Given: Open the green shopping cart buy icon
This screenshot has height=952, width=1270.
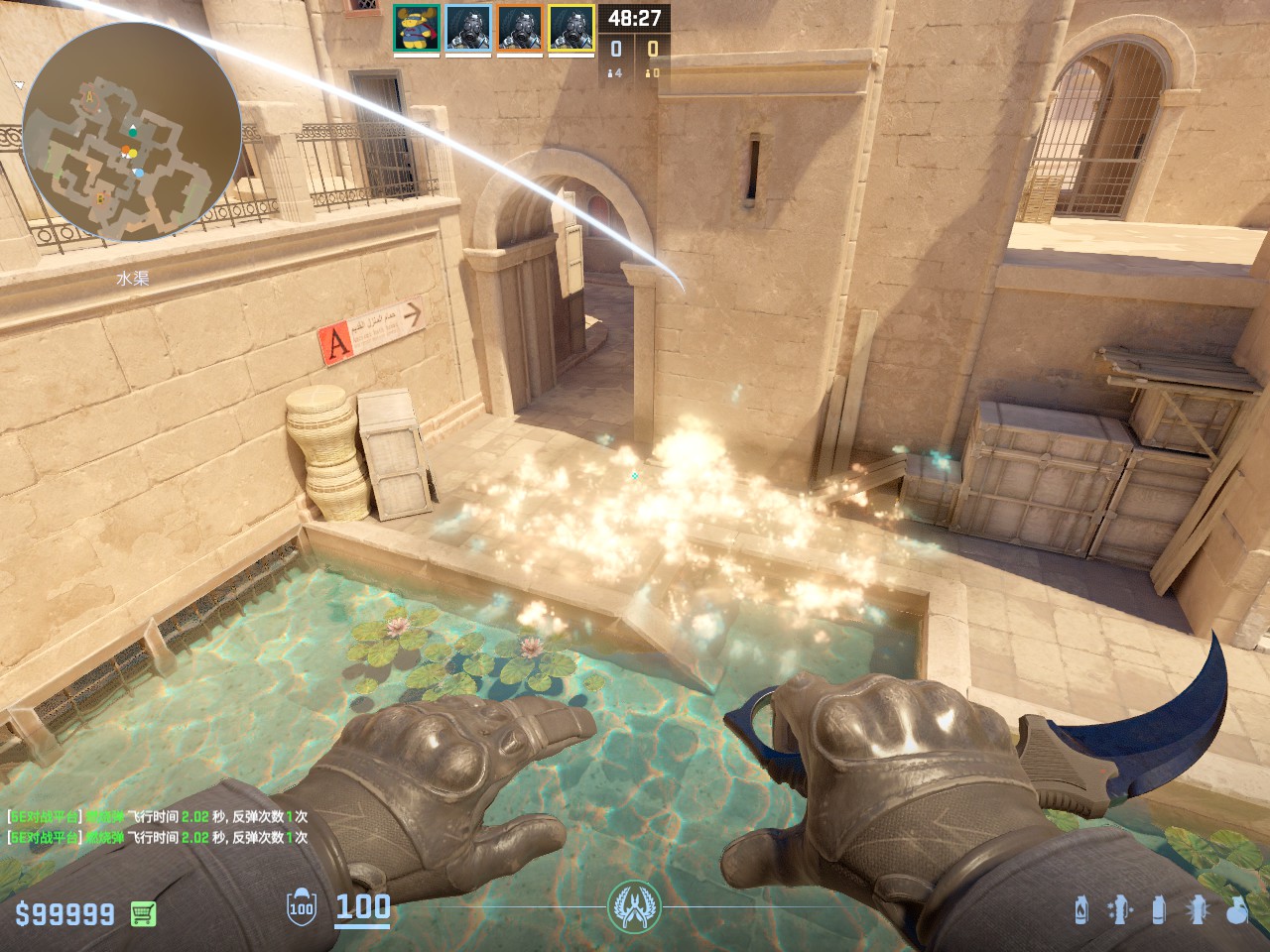Looking at the screenshot, I should point(144,913).
